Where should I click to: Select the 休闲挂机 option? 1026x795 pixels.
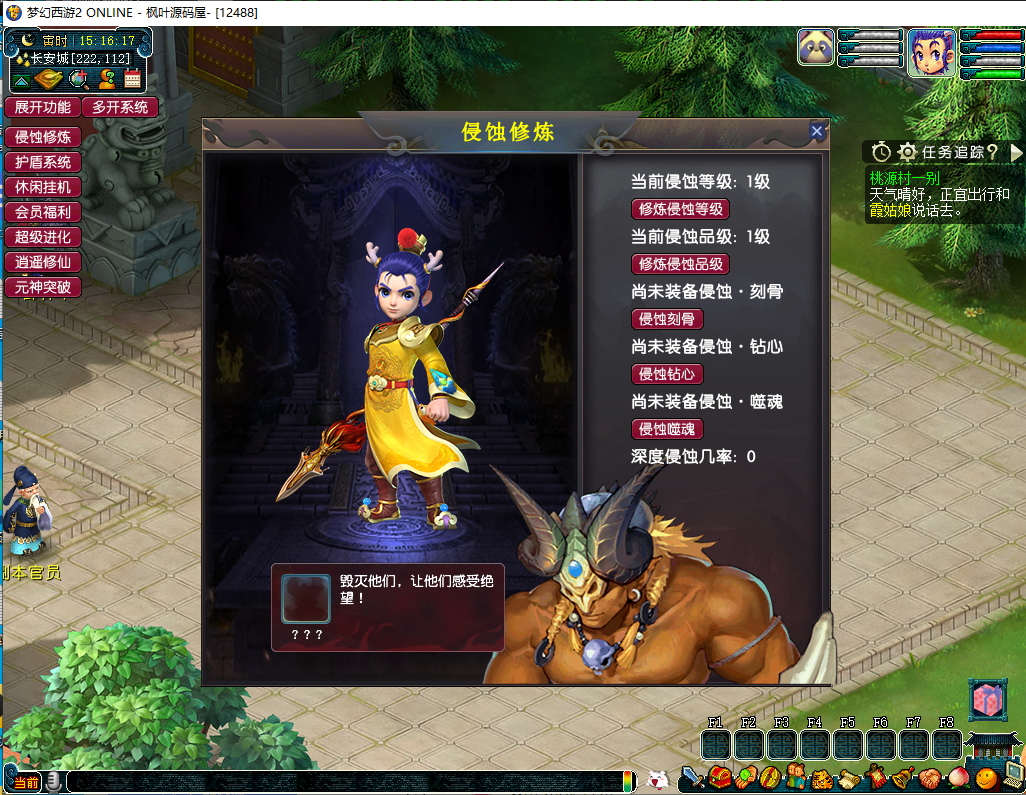[x=42, y=187]
